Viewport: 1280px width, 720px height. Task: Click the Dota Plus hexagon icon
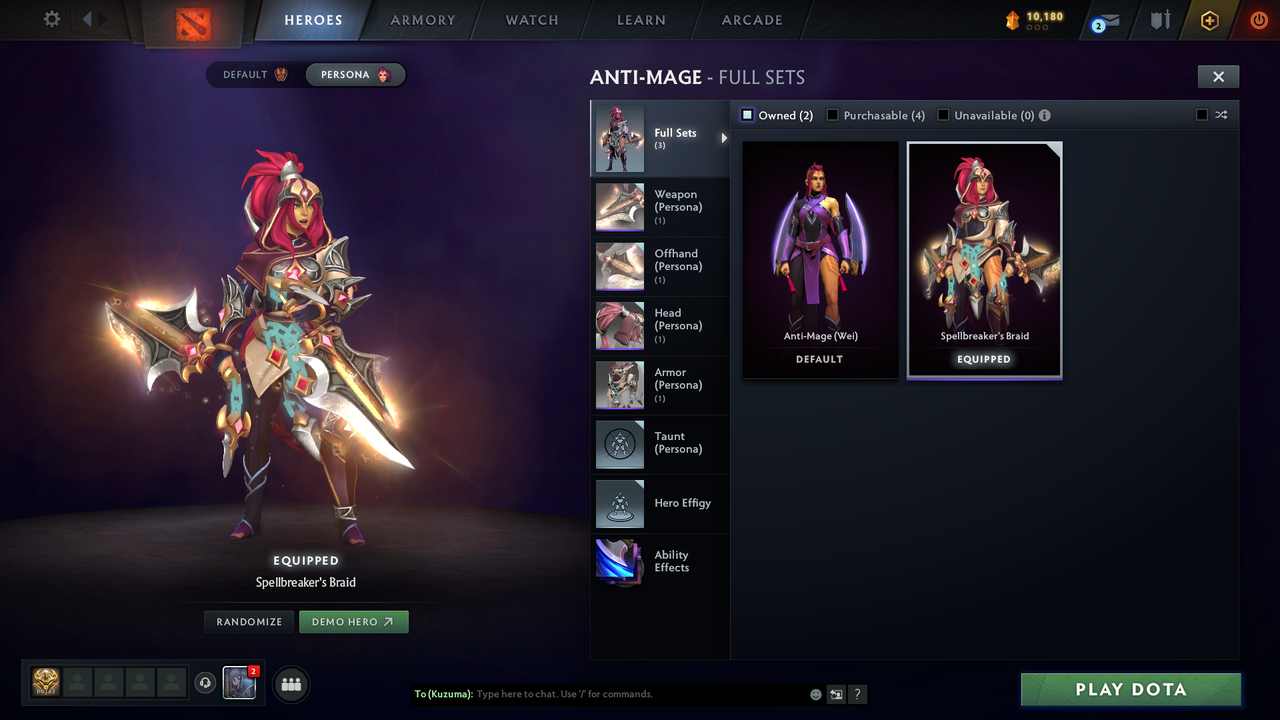[x=1208, y=20]
